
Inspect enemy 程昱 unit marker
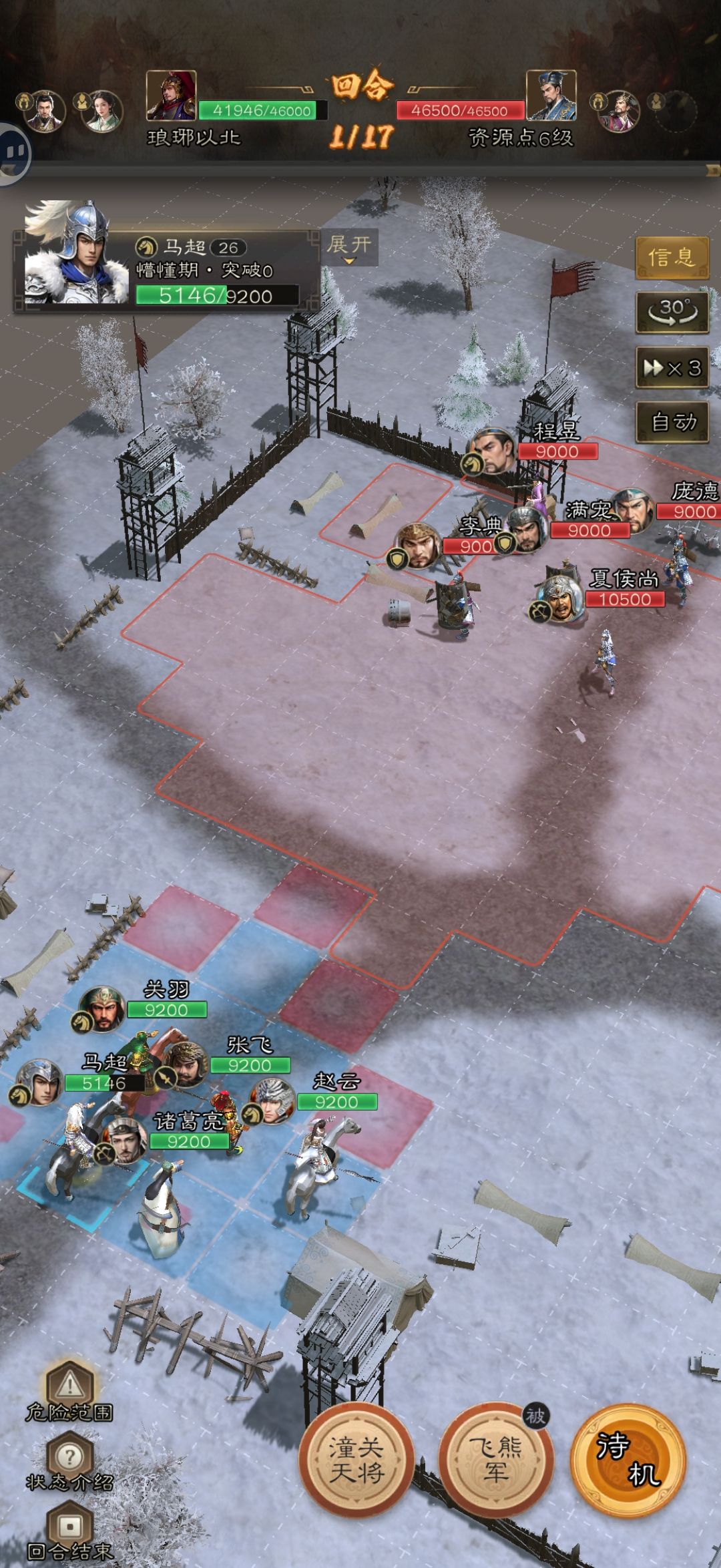[493, 450]
